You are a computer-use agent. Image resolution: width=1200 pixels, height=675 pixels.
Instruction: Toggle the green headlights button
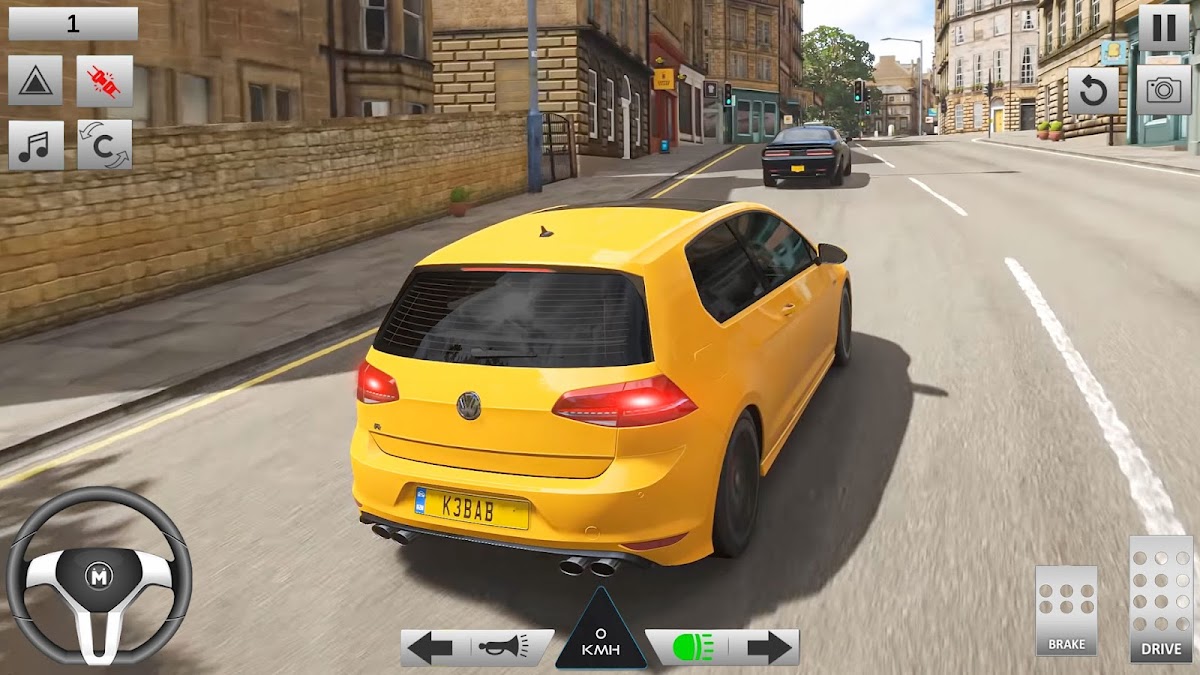(x=692, y=648)
